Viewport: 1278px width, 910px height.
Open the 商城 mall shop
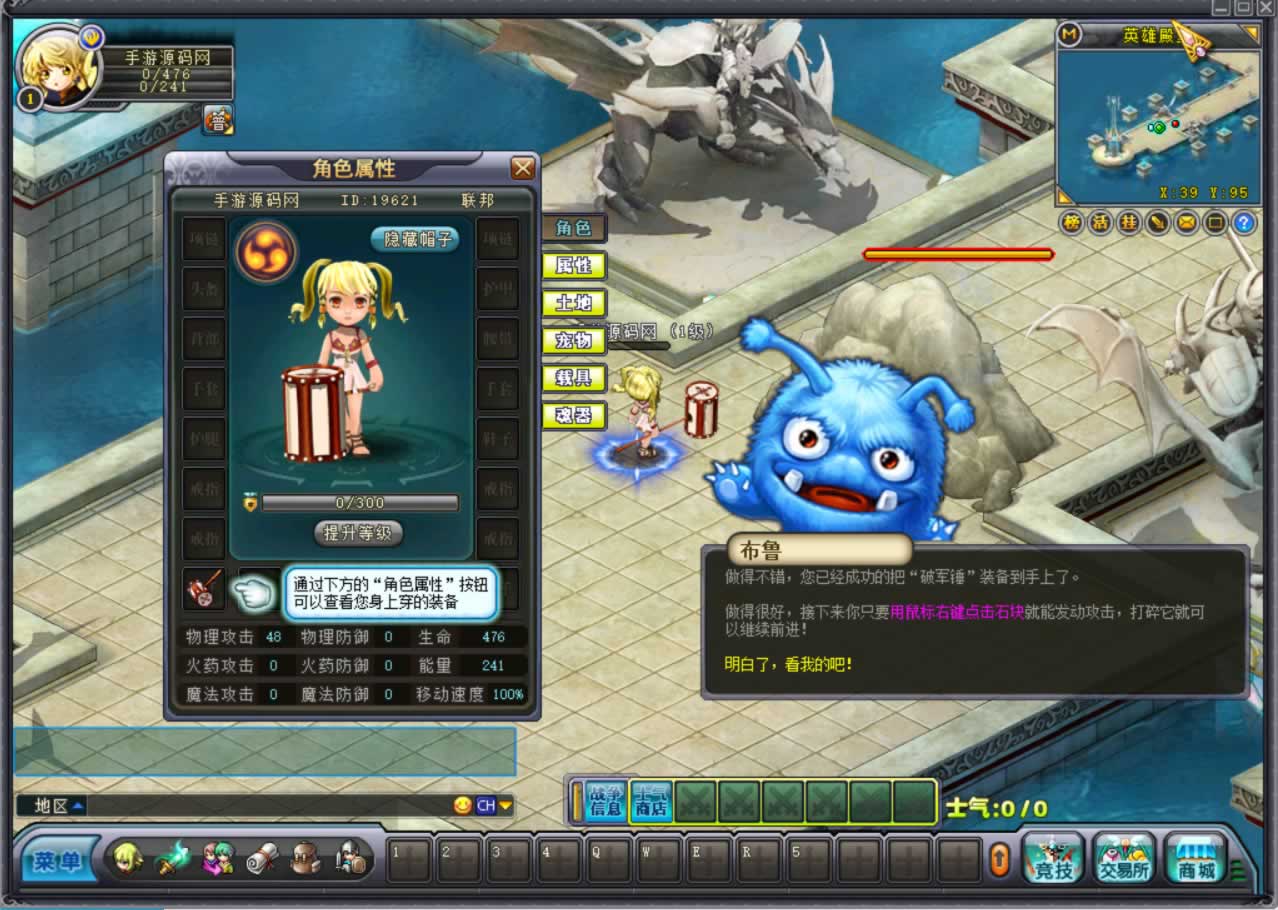1195,860
